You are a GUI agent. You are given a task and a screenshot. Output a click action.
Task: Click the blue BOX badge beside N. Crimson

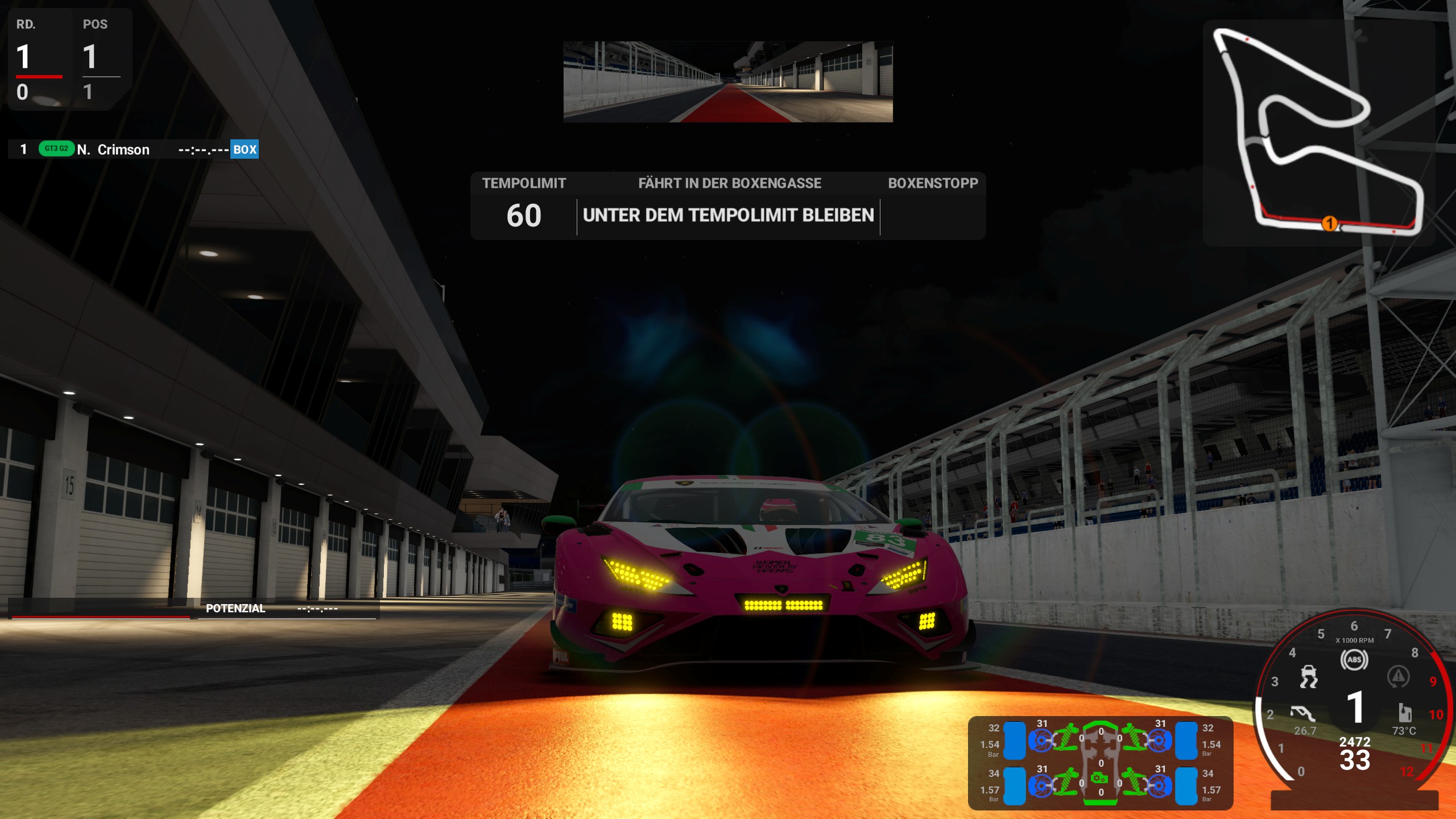245,150
